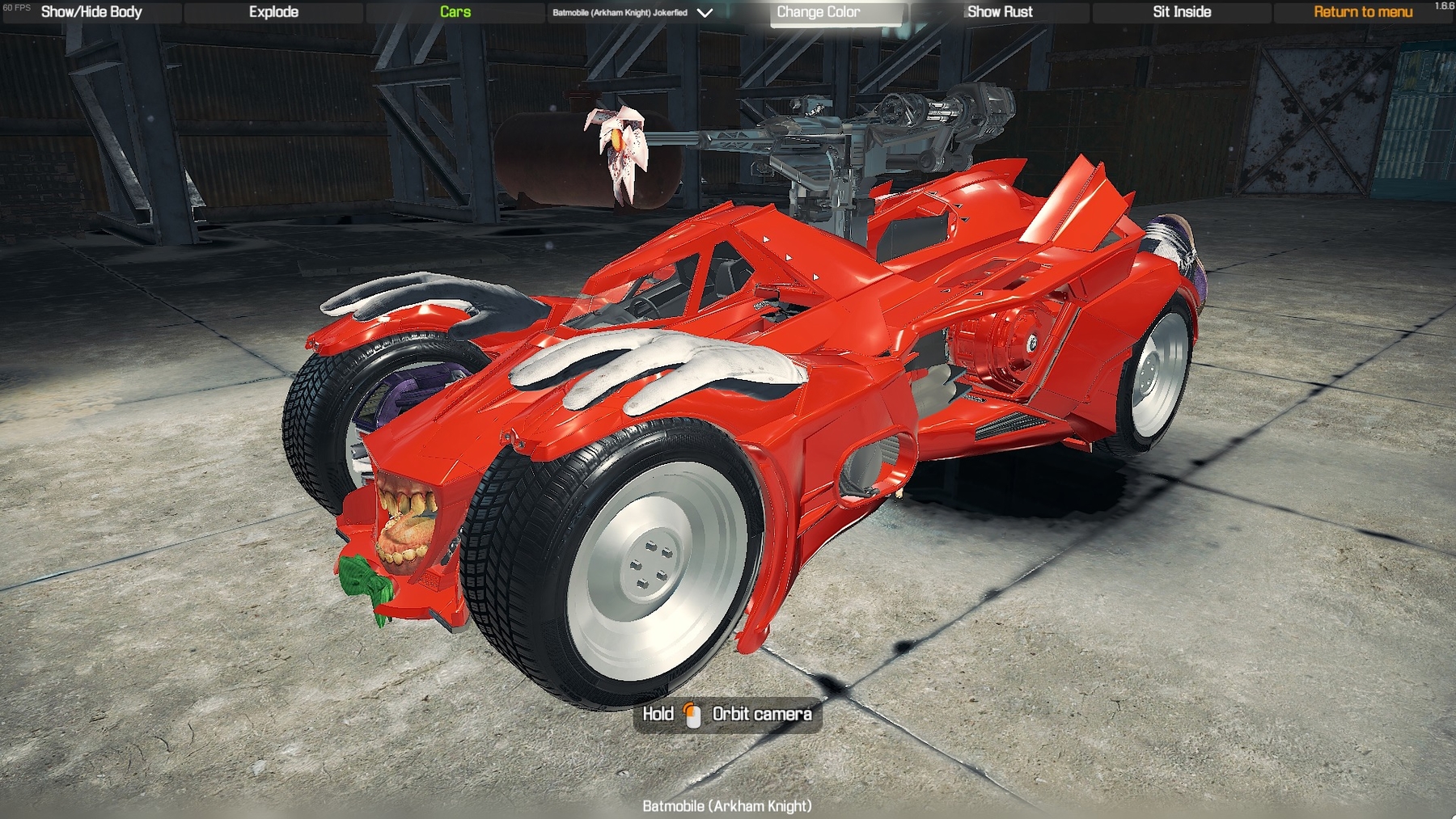Click Return to menu
This screenshot has width=1456, height=819.
pos(1362,12)
